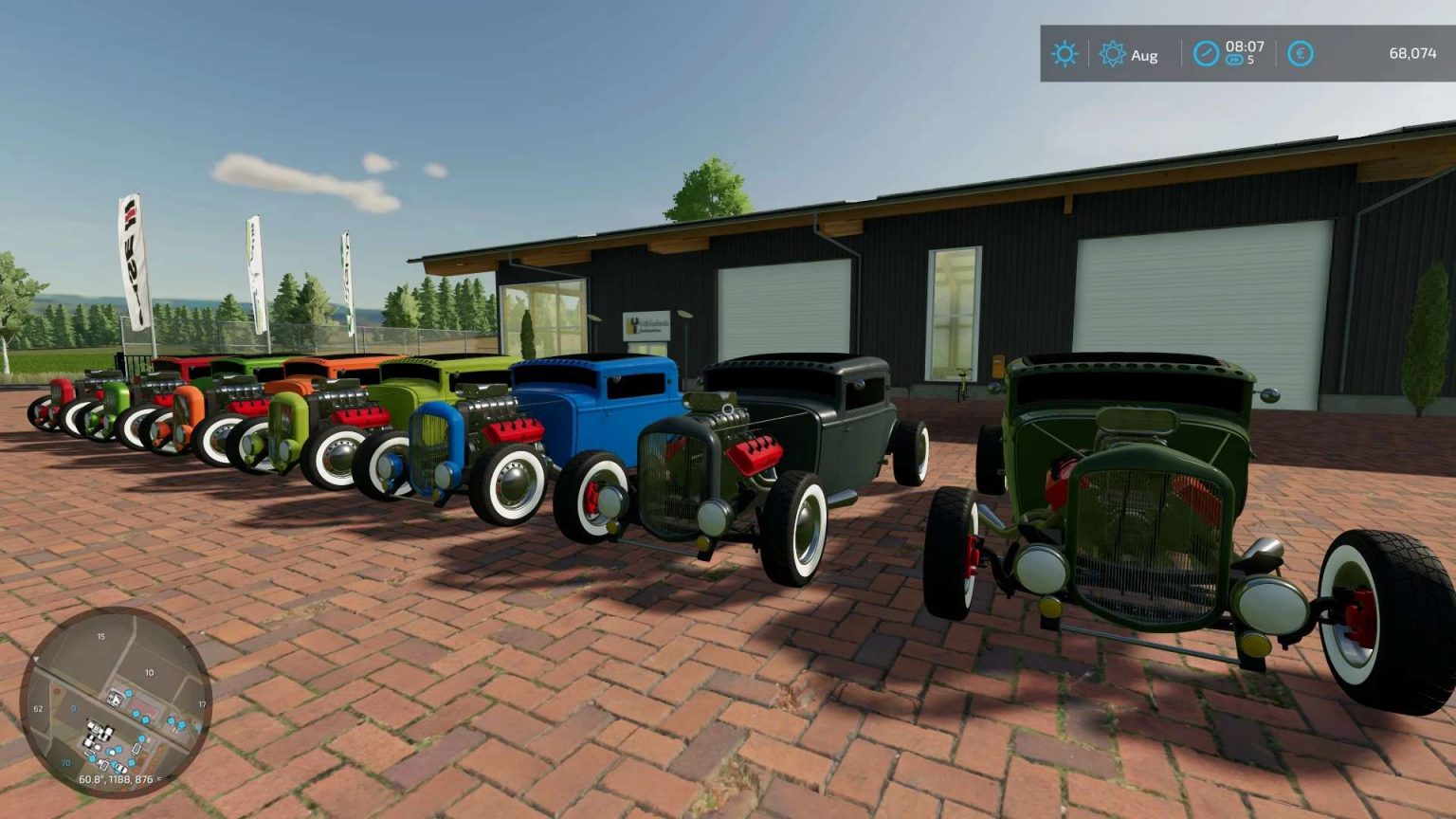Select a blue vehicle marker on the minimap
Viewport: 1456px width, 819px height.
coord(137,714)
